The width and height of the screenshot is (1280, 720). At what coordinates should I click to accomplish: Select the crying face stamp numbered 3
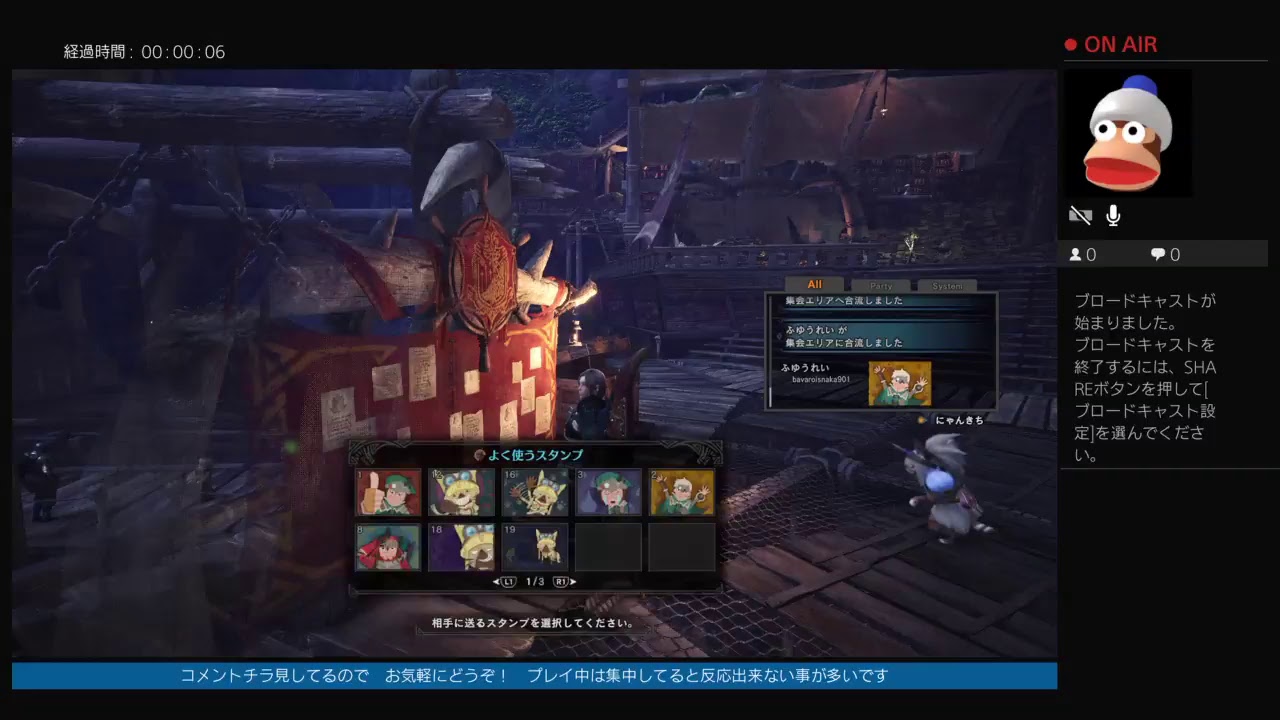(608, 493)
